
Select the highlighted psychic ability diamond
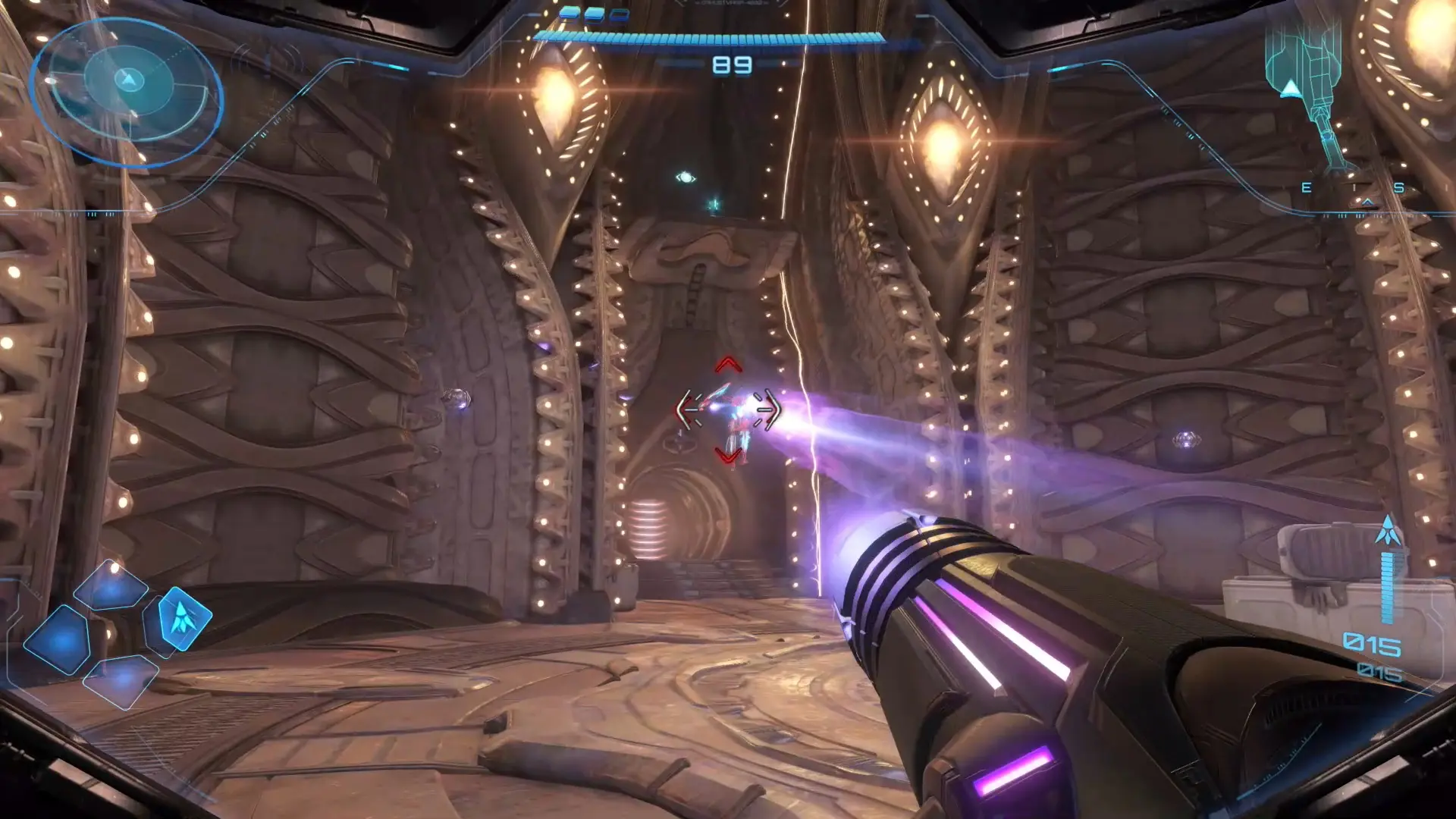click(x=180, y=618)
